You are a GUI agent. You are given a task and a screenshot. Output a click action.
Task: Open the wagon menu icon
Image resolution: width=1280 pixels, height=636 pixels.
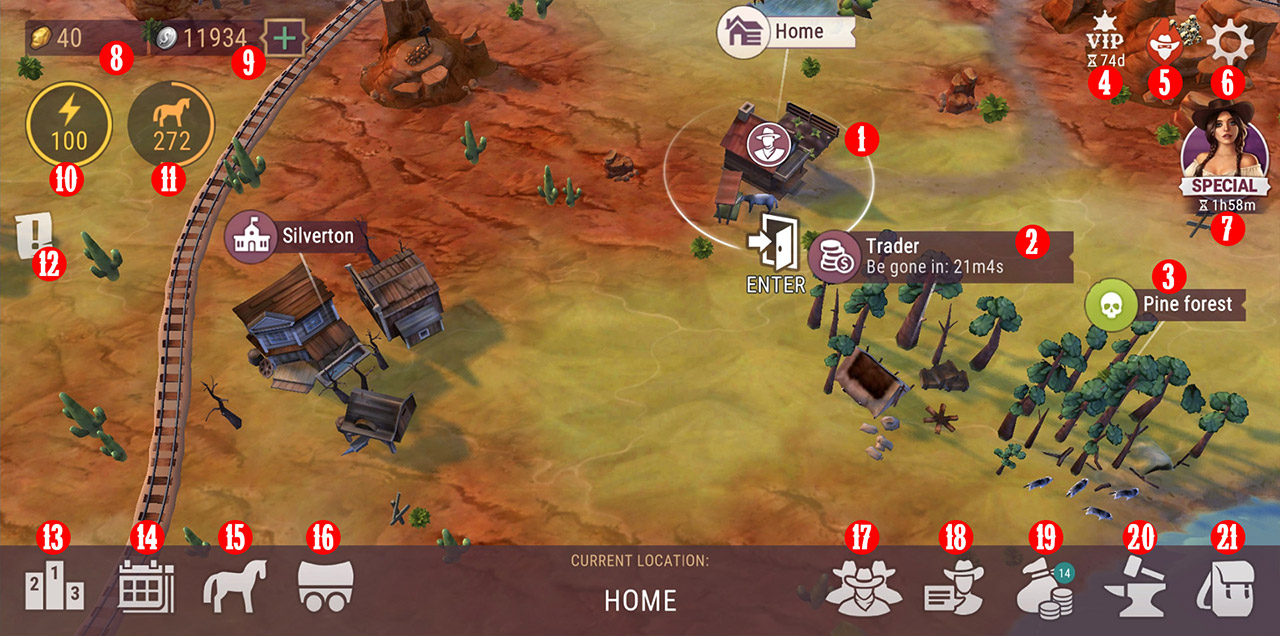[x=326, y=587]
